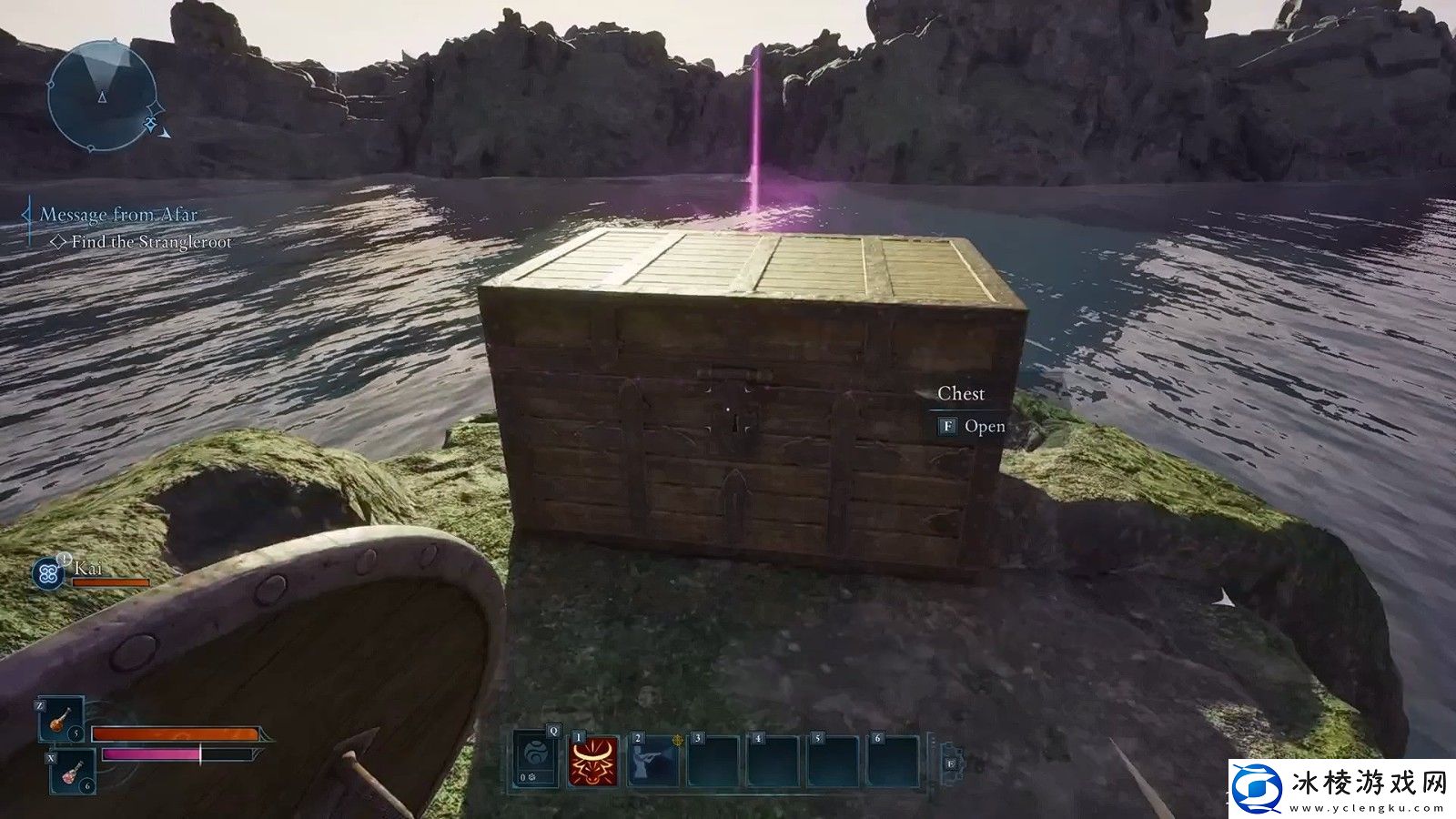Activate the rifle shot ability in slot 2
The width and height of the screenshot is (1456, 819).
pos(653,761)
